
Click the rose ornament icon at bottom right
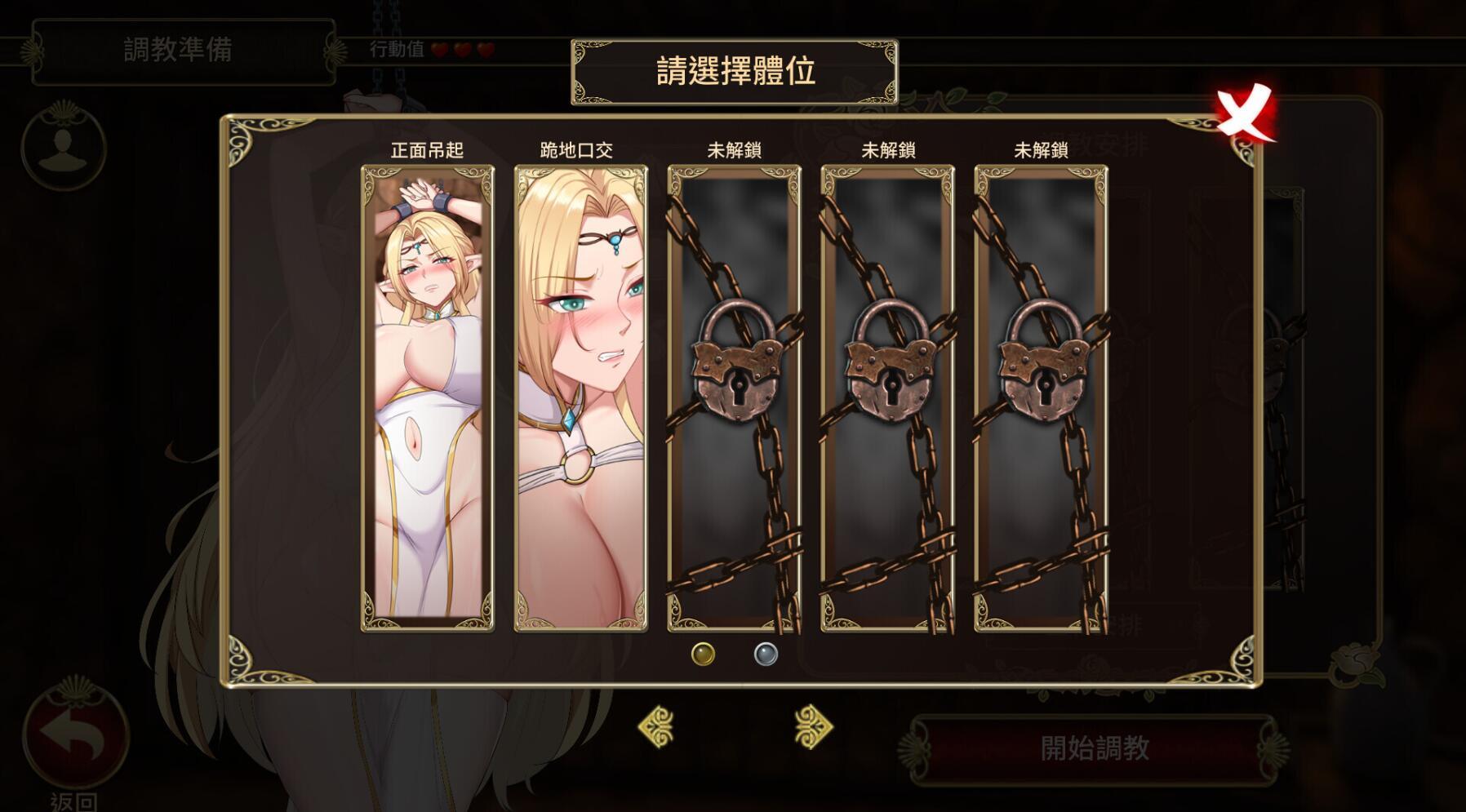click(1354, 667)
